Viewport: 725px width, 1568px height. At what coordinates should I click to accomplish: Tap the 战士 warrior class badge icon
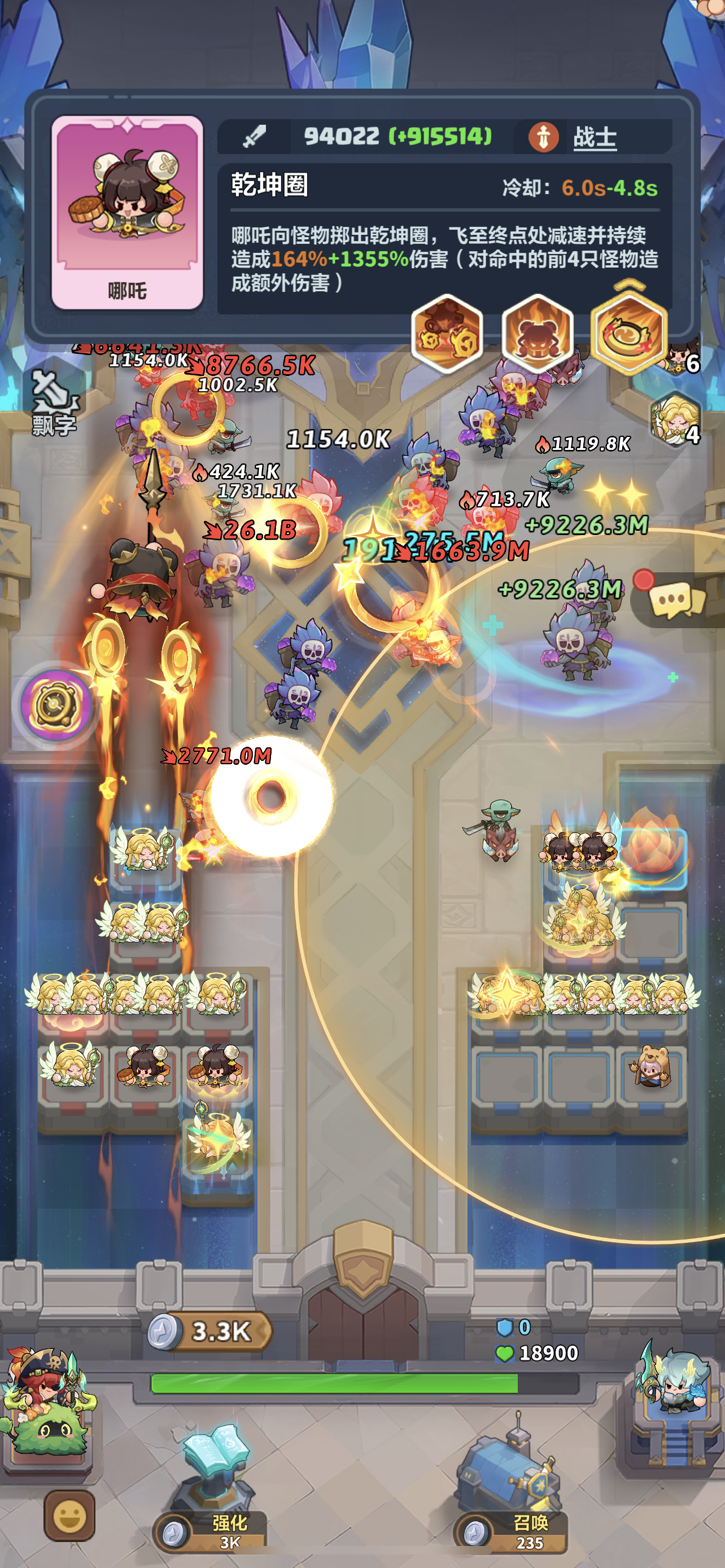pos(544,138)
